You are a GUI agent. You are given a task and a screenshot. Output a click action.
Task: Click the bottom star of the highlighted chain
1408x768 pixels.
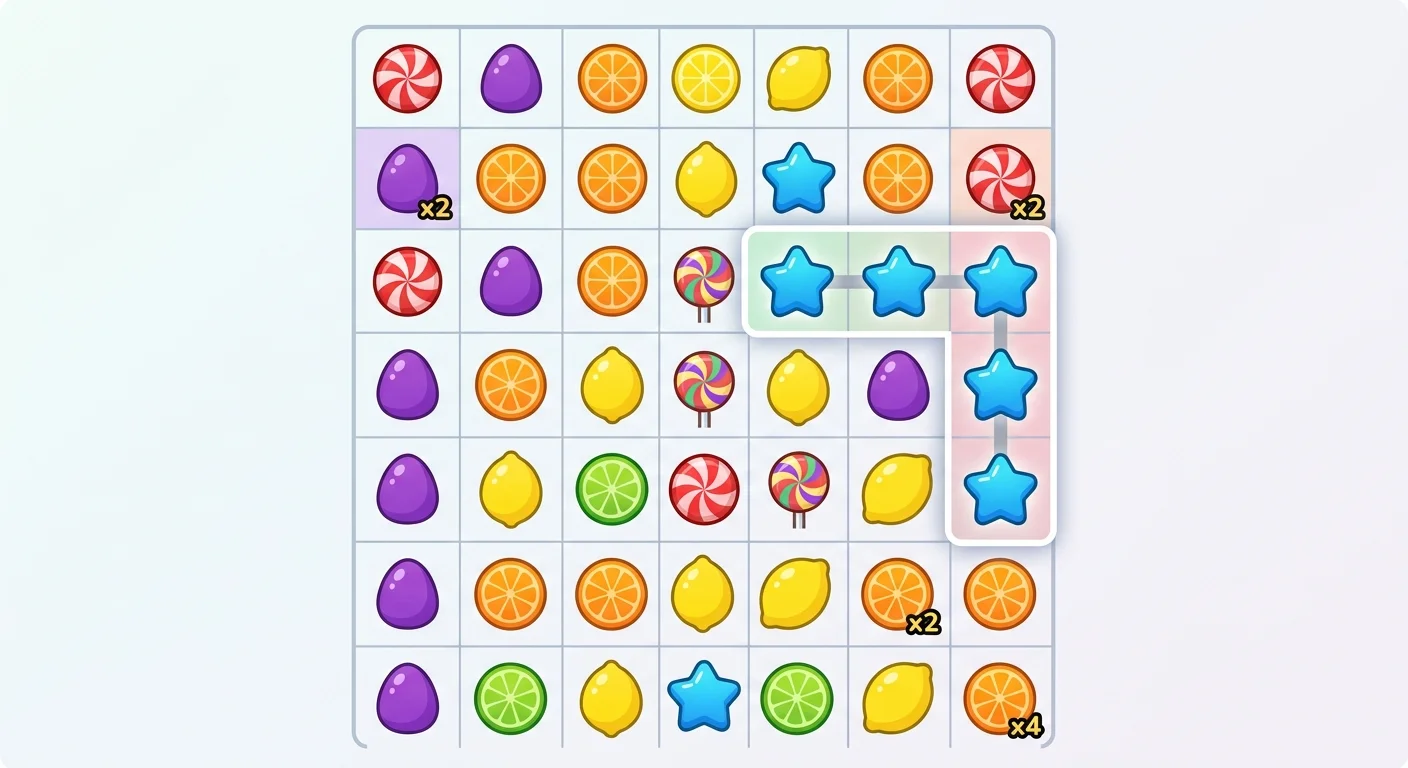[x=1002, y=489]
